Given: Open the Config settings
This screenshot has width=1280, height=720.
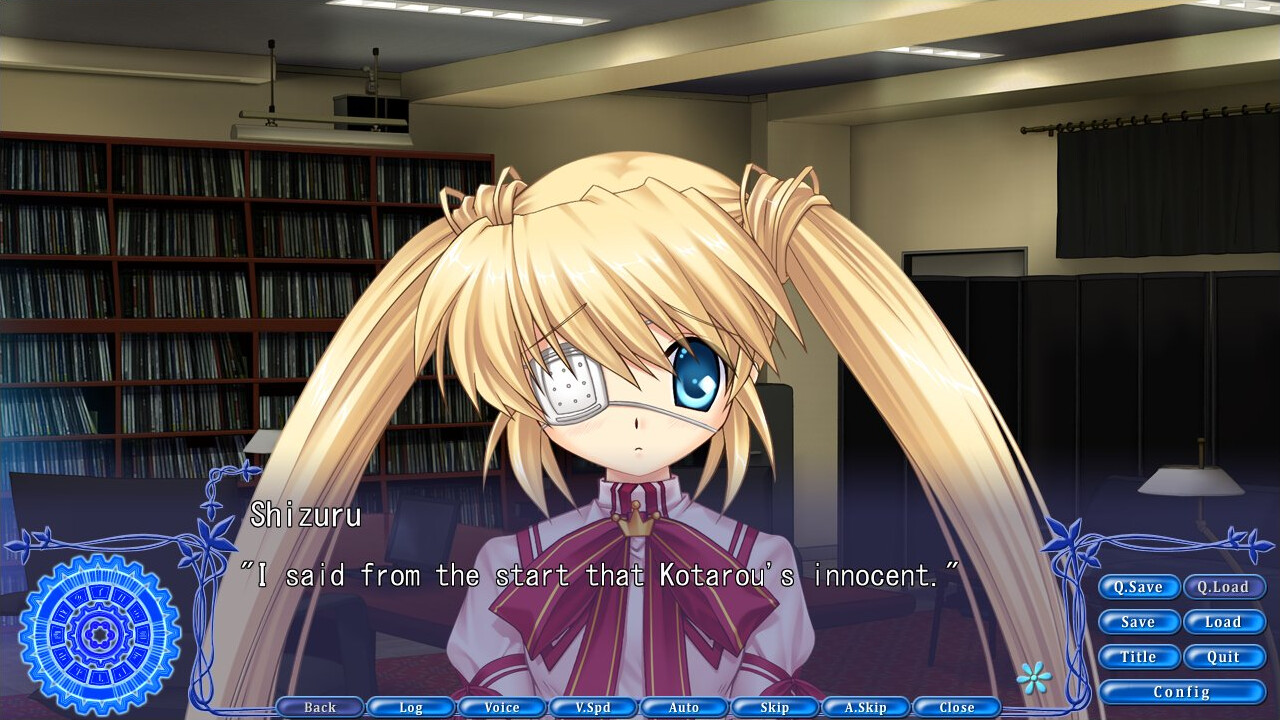Looking at the screenshot, I should point(1182,691).
